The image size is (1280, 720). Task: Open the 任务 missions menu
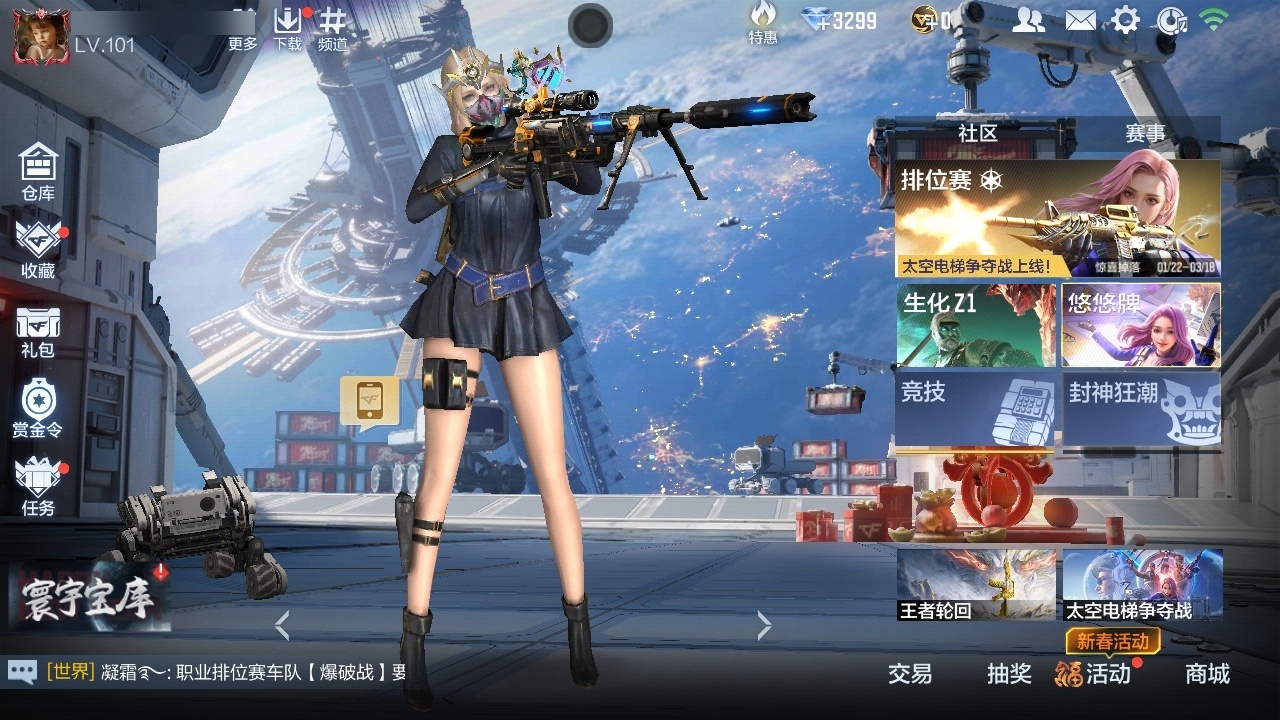[38, 486]
